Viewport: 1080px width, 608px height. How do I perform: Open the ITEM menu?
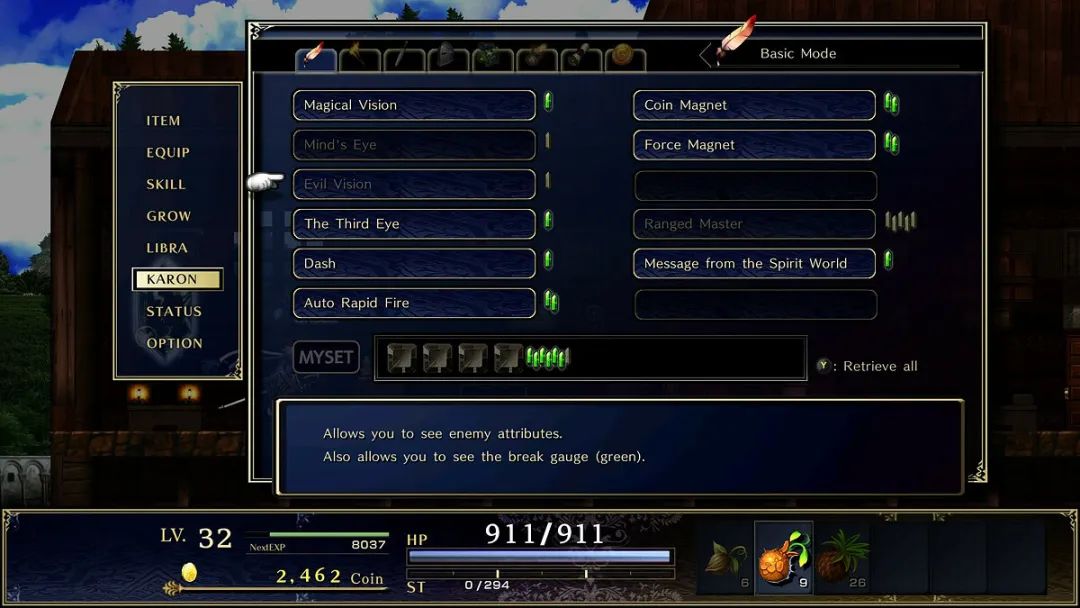click(164, 121)
